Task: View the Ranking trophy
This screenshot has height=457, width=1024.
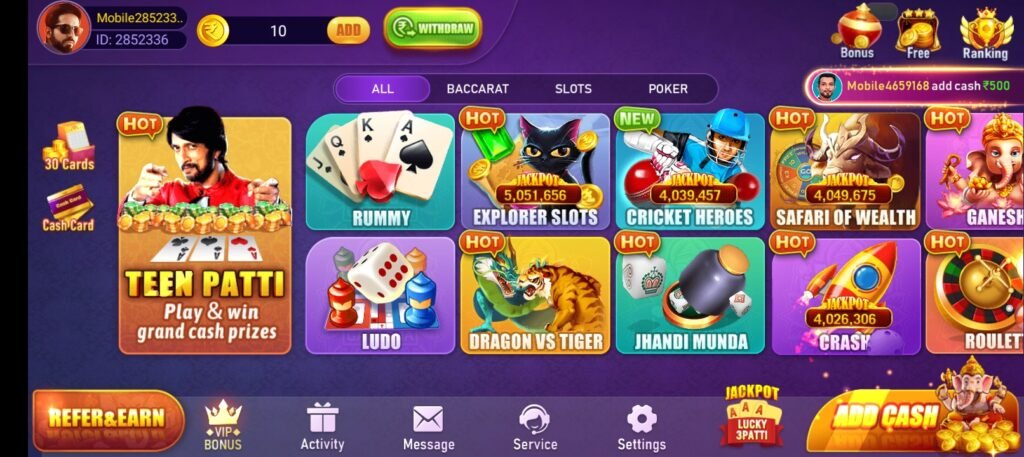Action: tap(985, 32)
